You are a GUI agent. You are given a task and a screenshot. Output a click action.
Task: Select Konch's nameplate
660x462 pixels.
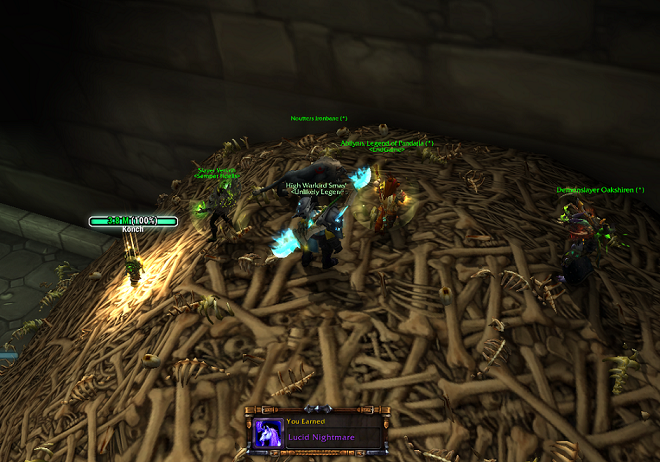[133, 221]
